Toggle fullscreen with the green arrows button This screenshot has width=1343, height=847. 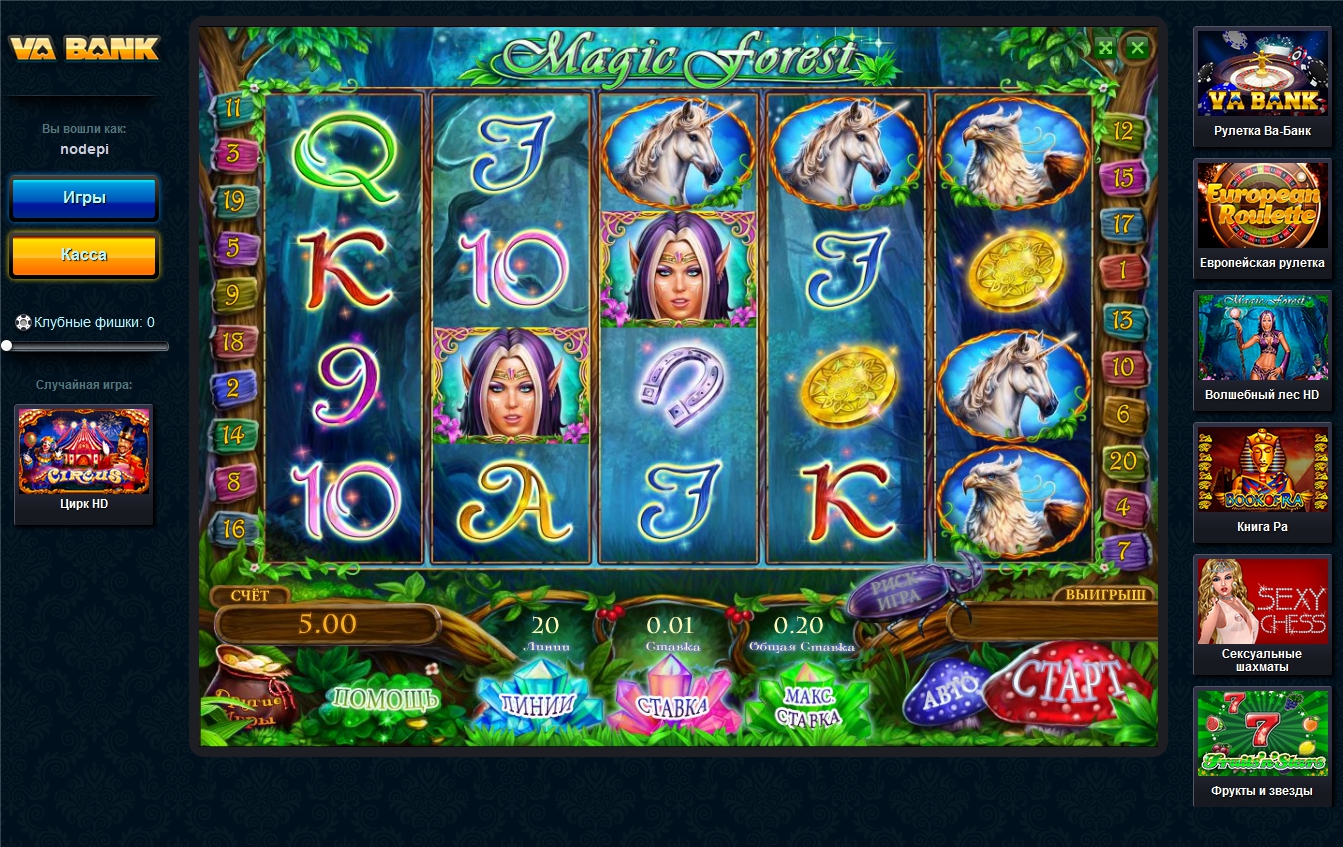point(1105,47)
